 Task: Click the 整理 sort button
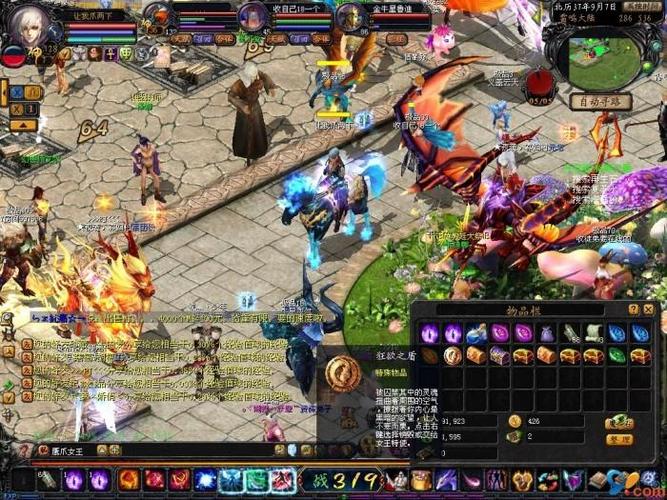(x=619, y=439)
